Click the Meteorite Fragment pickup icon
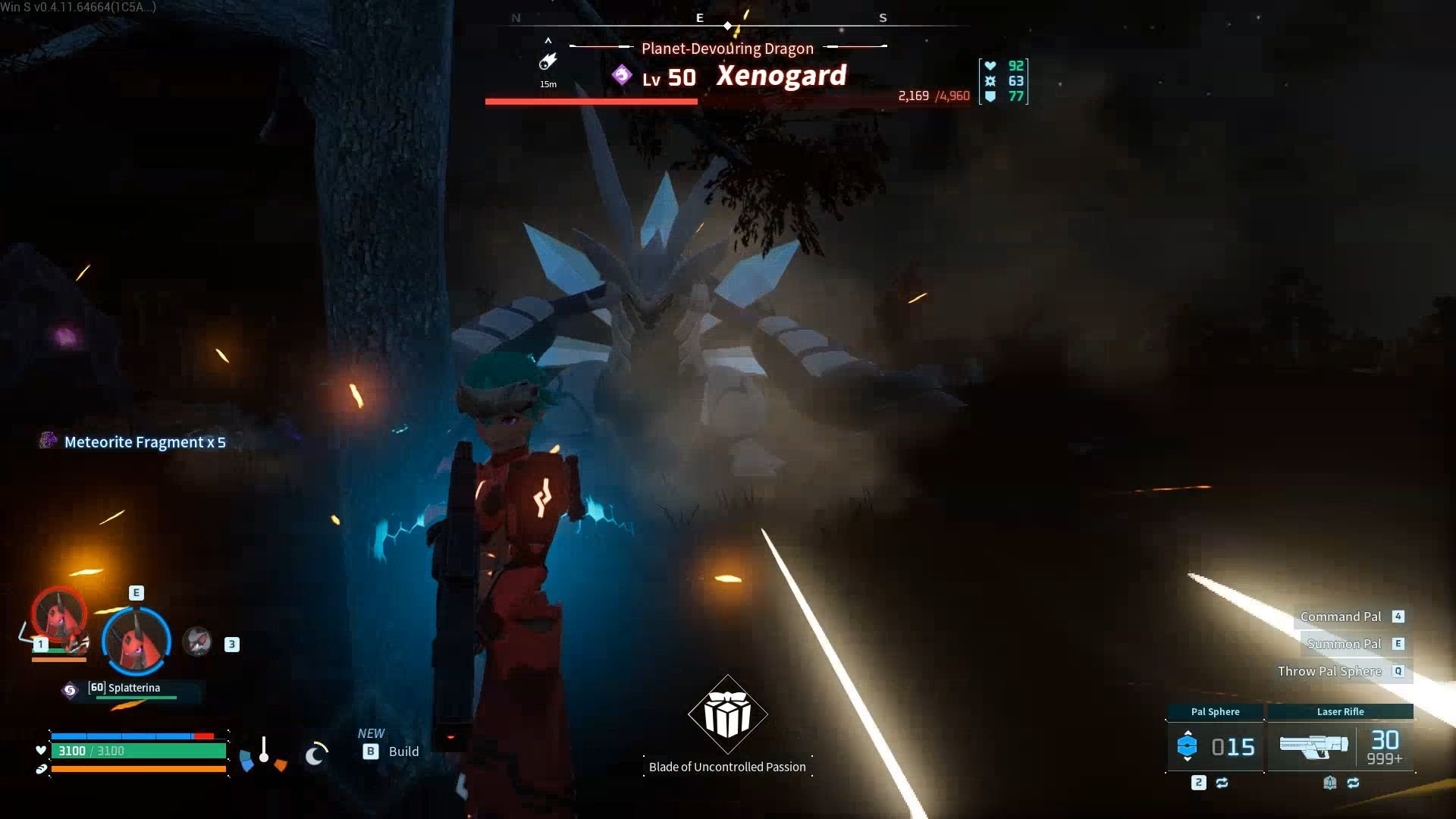This screenshot has width=1456, height=819. click(x=49, y=441)
